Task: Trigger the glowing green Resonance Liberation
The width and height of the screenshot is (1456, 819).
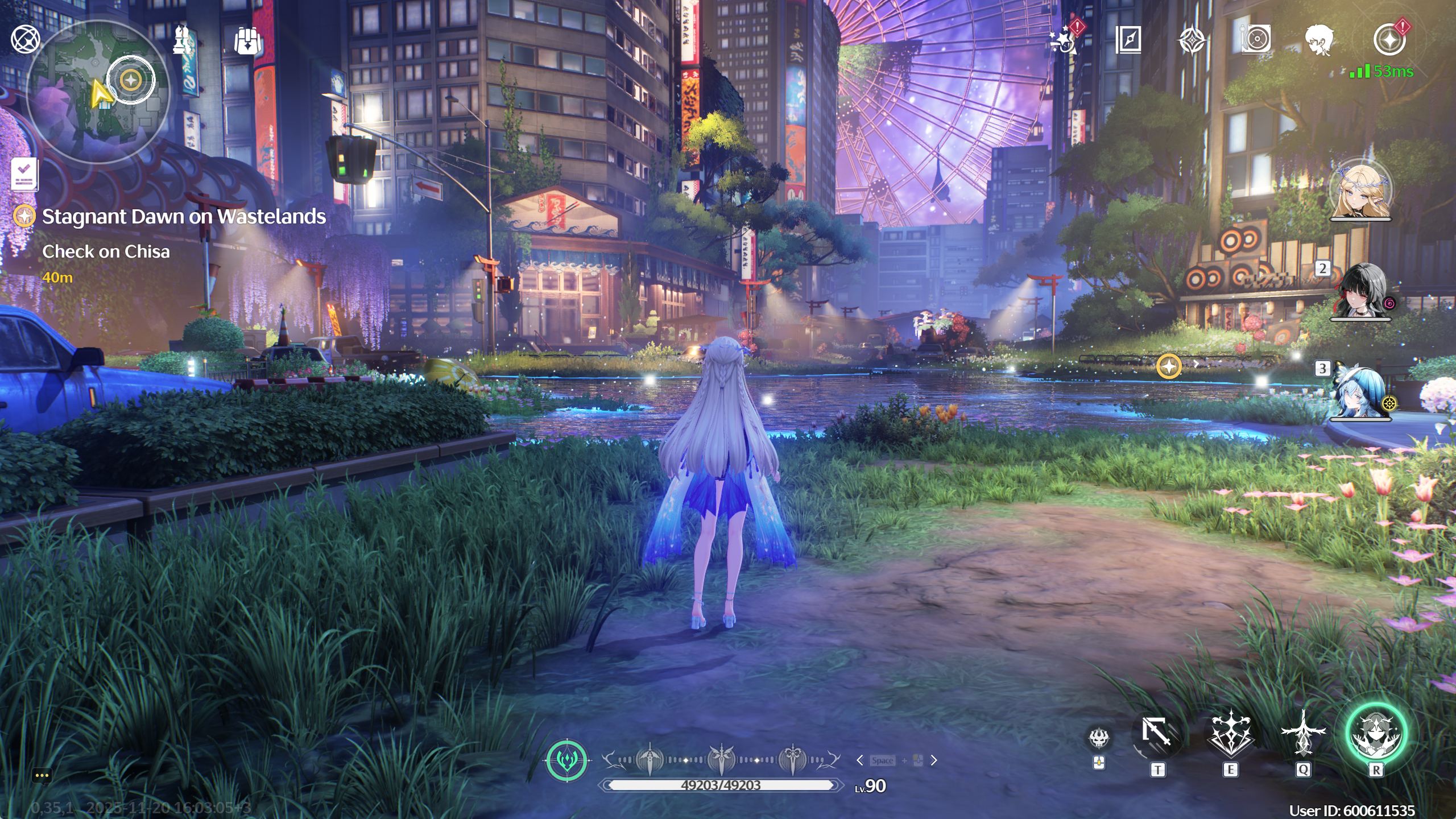Action: [x=1376, y=734]
